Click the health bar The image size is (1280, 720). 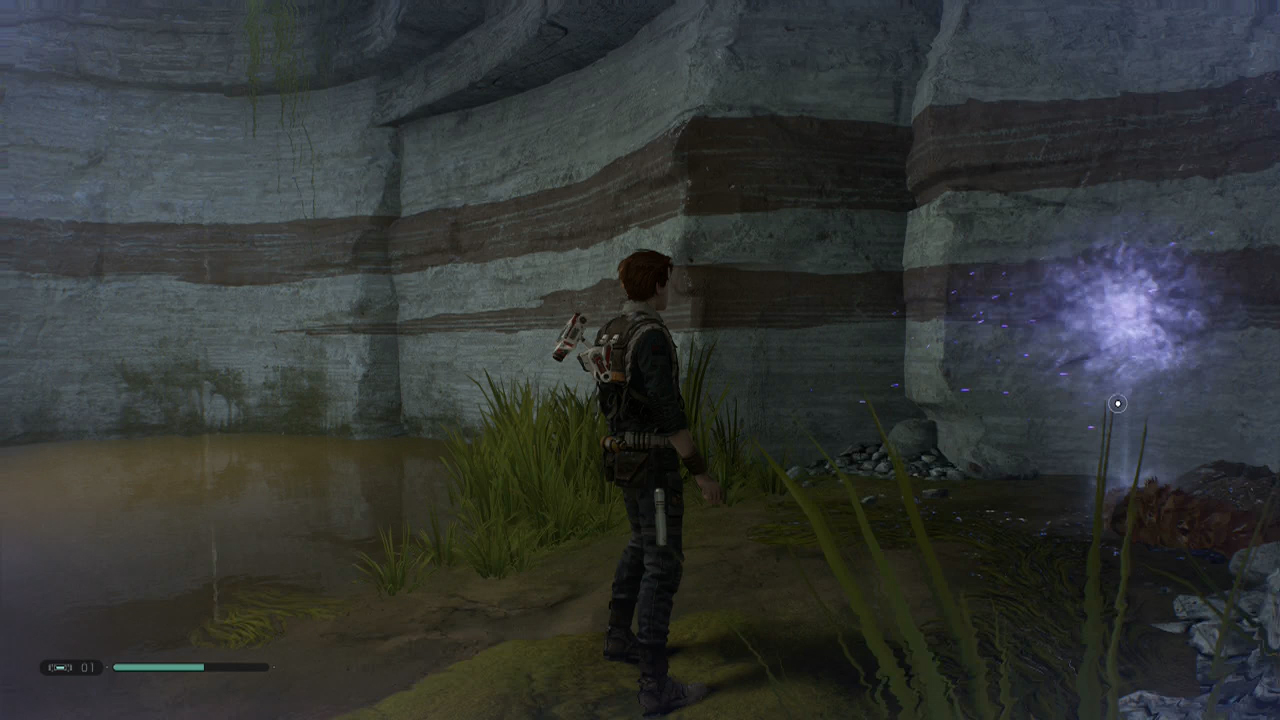190,666
